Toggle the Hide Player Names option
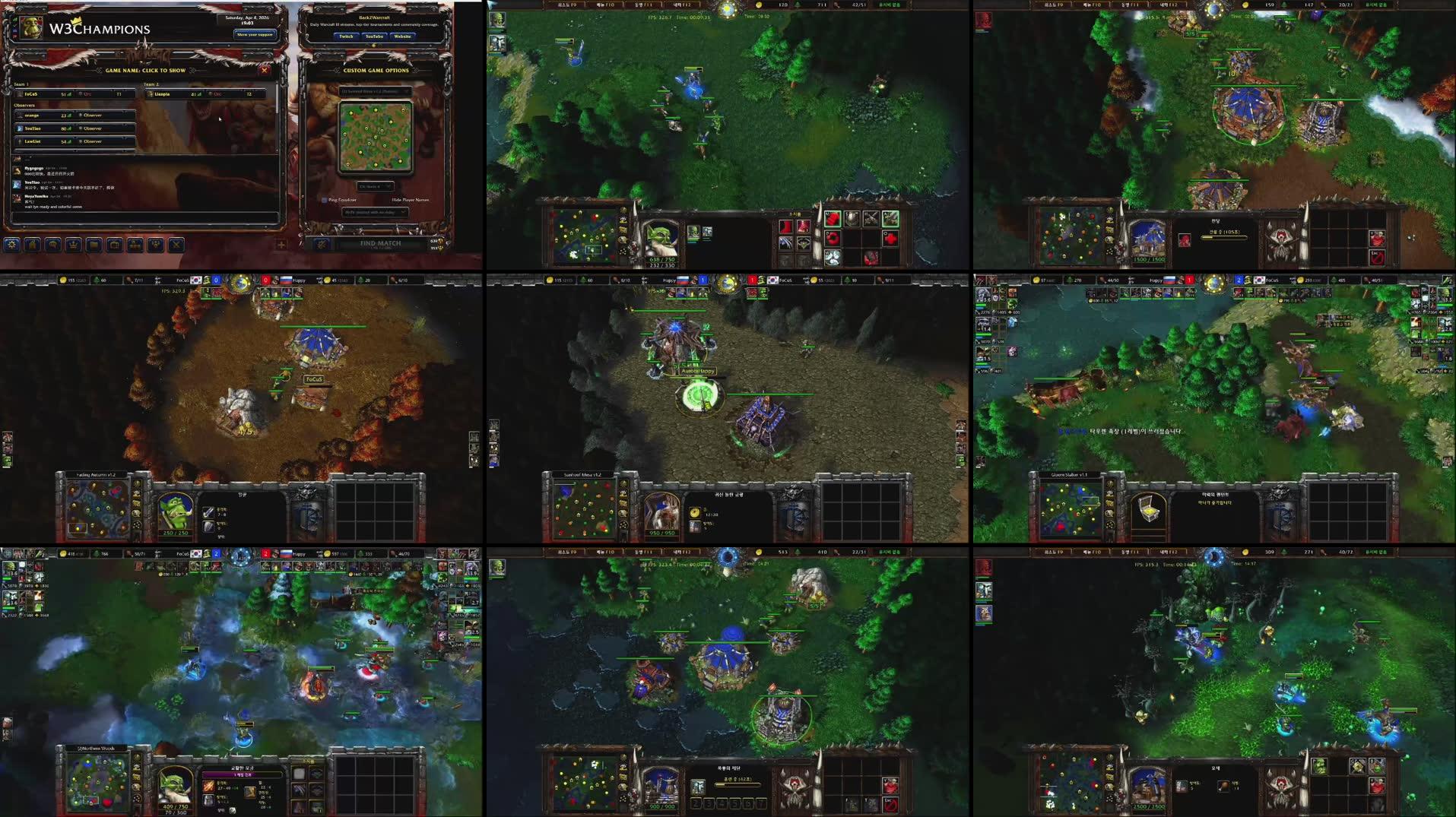Screen dimensions: 1456x817 (411, 200)
